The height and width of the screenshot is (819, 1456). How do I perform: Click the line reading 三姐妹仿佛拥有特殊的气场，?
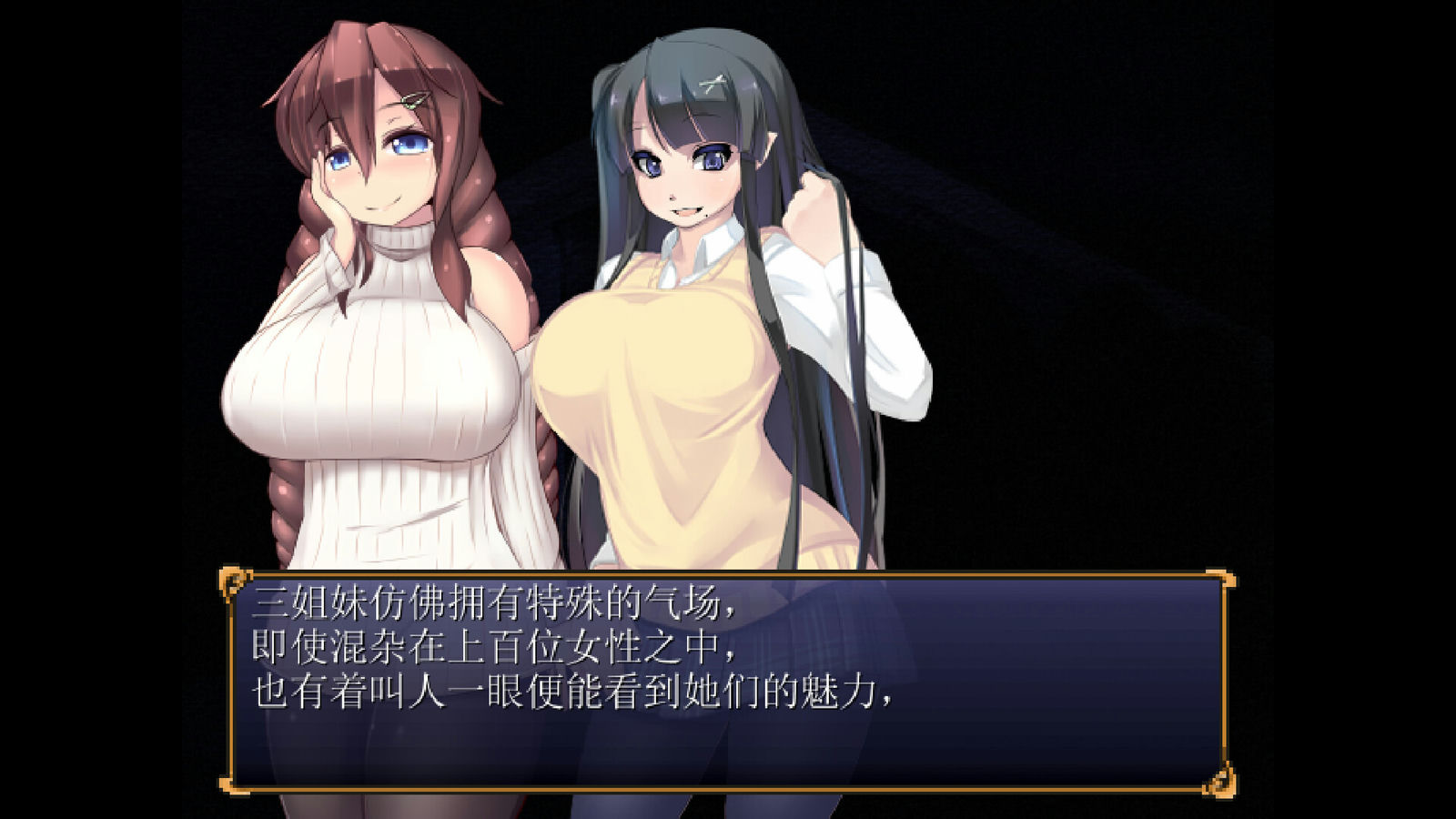[x=496, y=602]
